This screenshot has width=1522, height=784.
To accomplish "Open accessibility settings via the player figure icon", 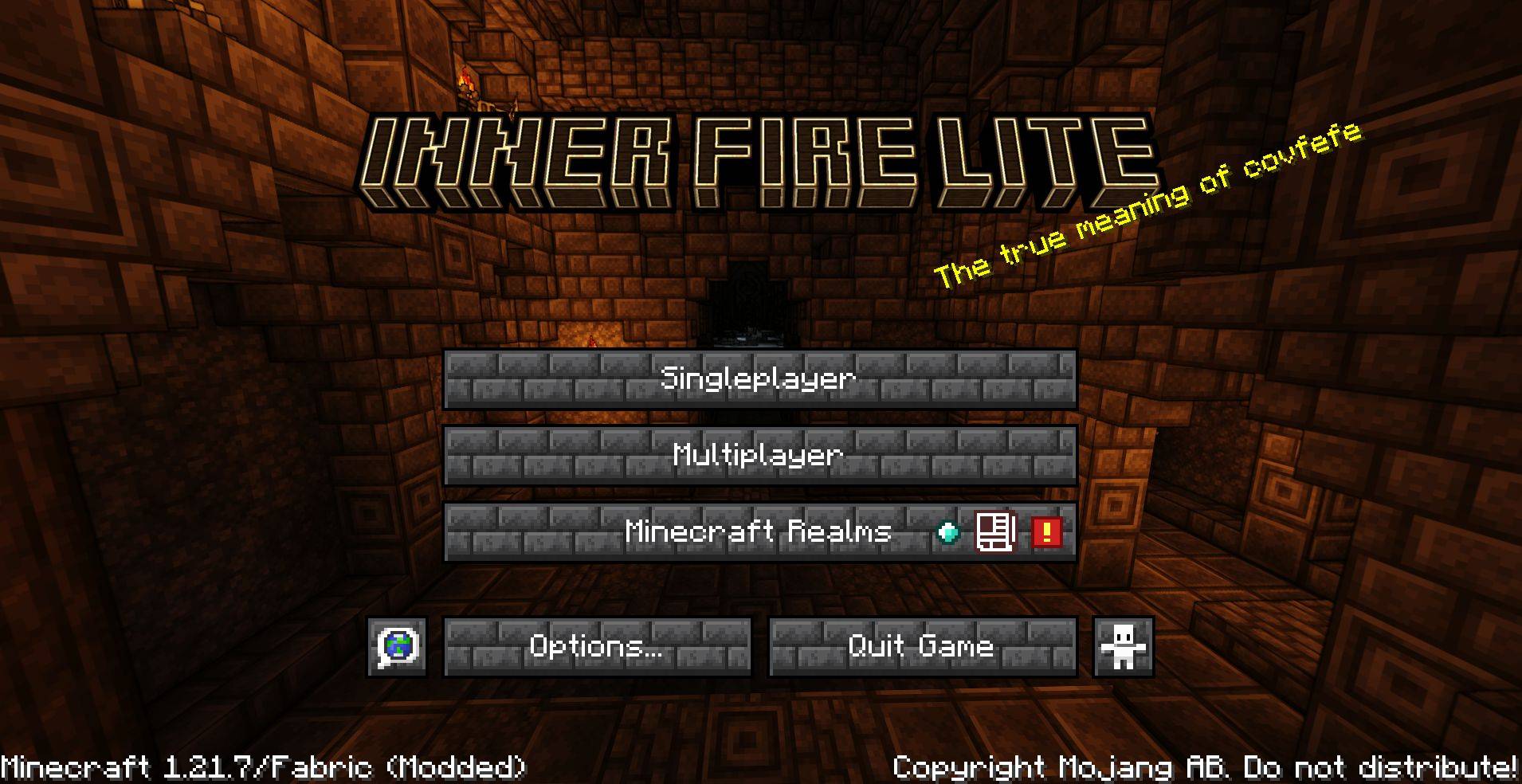I will pos(1124,647).
